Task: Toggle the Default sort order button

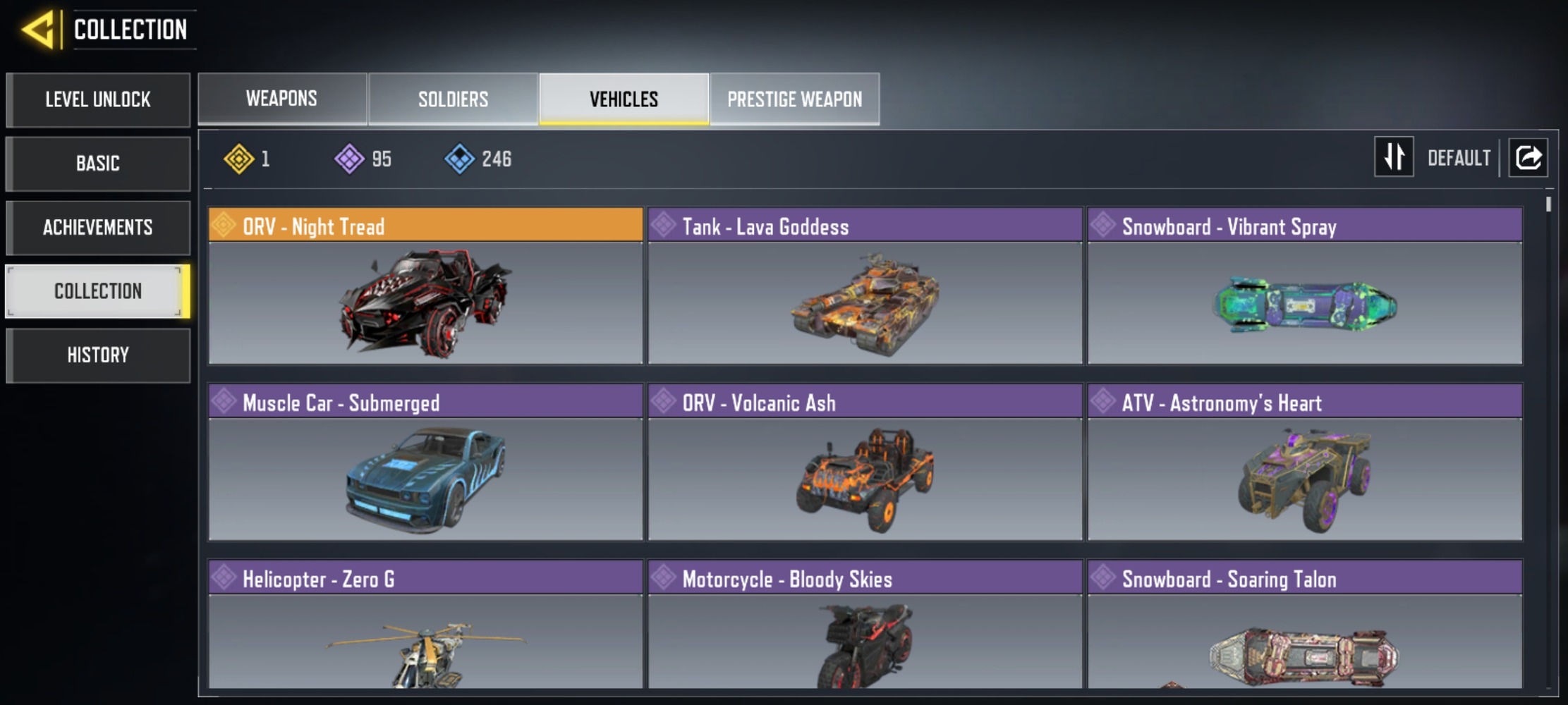Action: tap(1394, 157)
